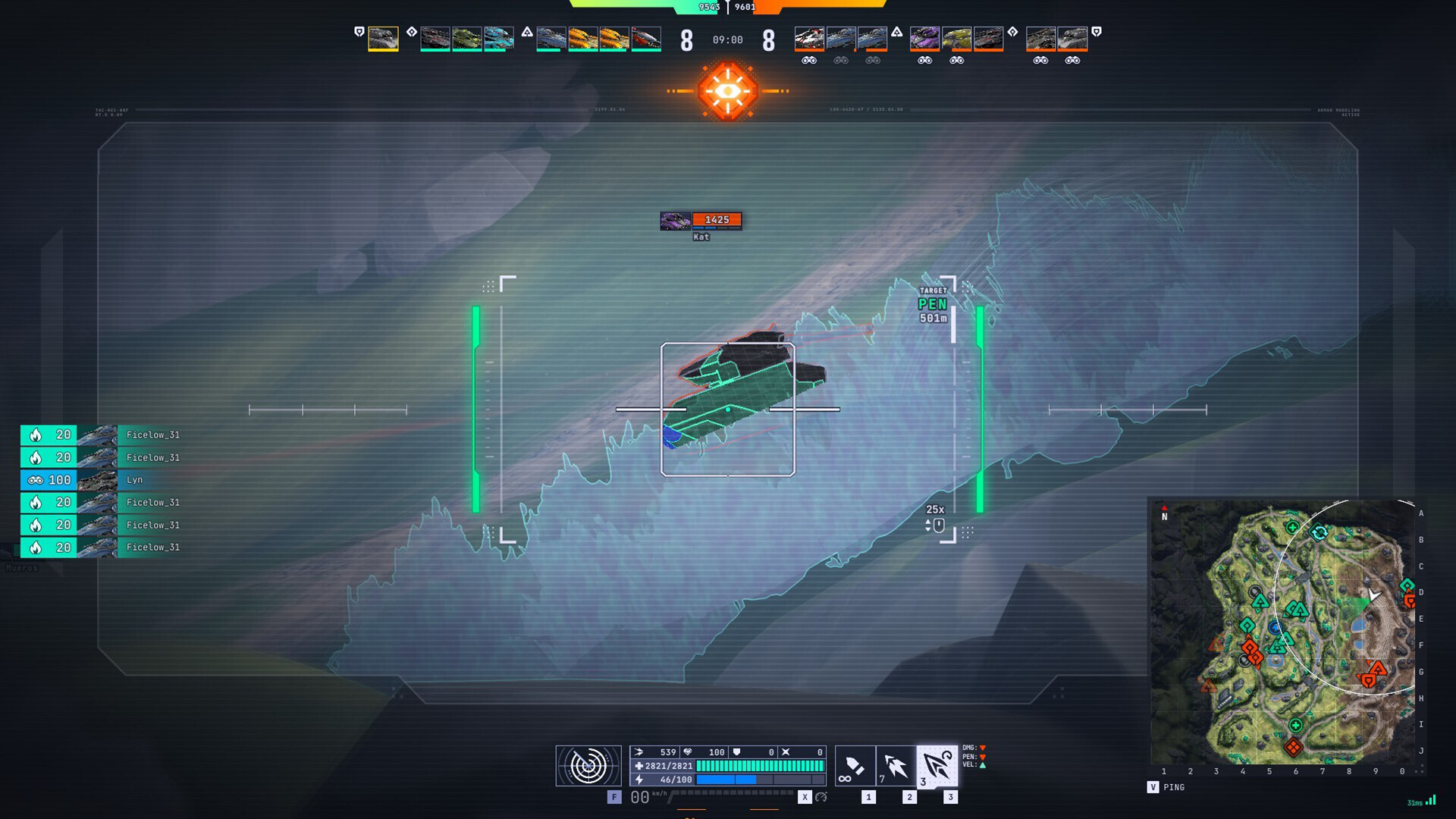The height and width of the screenshot is (819, 1456).
Task: Select the highlighted guided missile in slot 3
Action: pyautogui.click(x=938, y=766)
